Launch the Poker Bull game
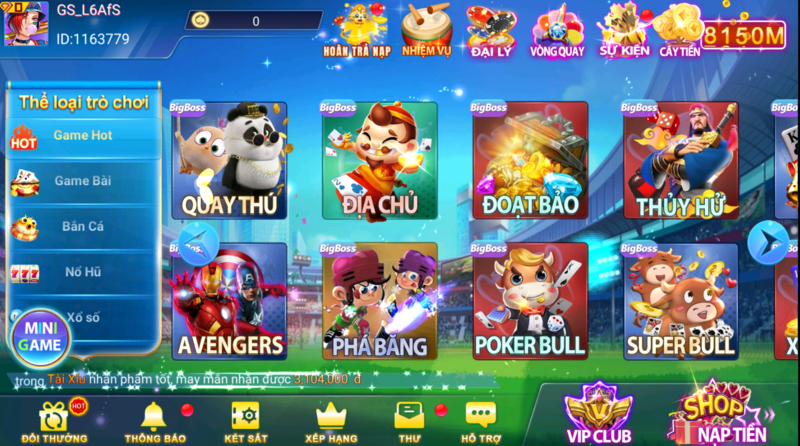 [530, 301]
